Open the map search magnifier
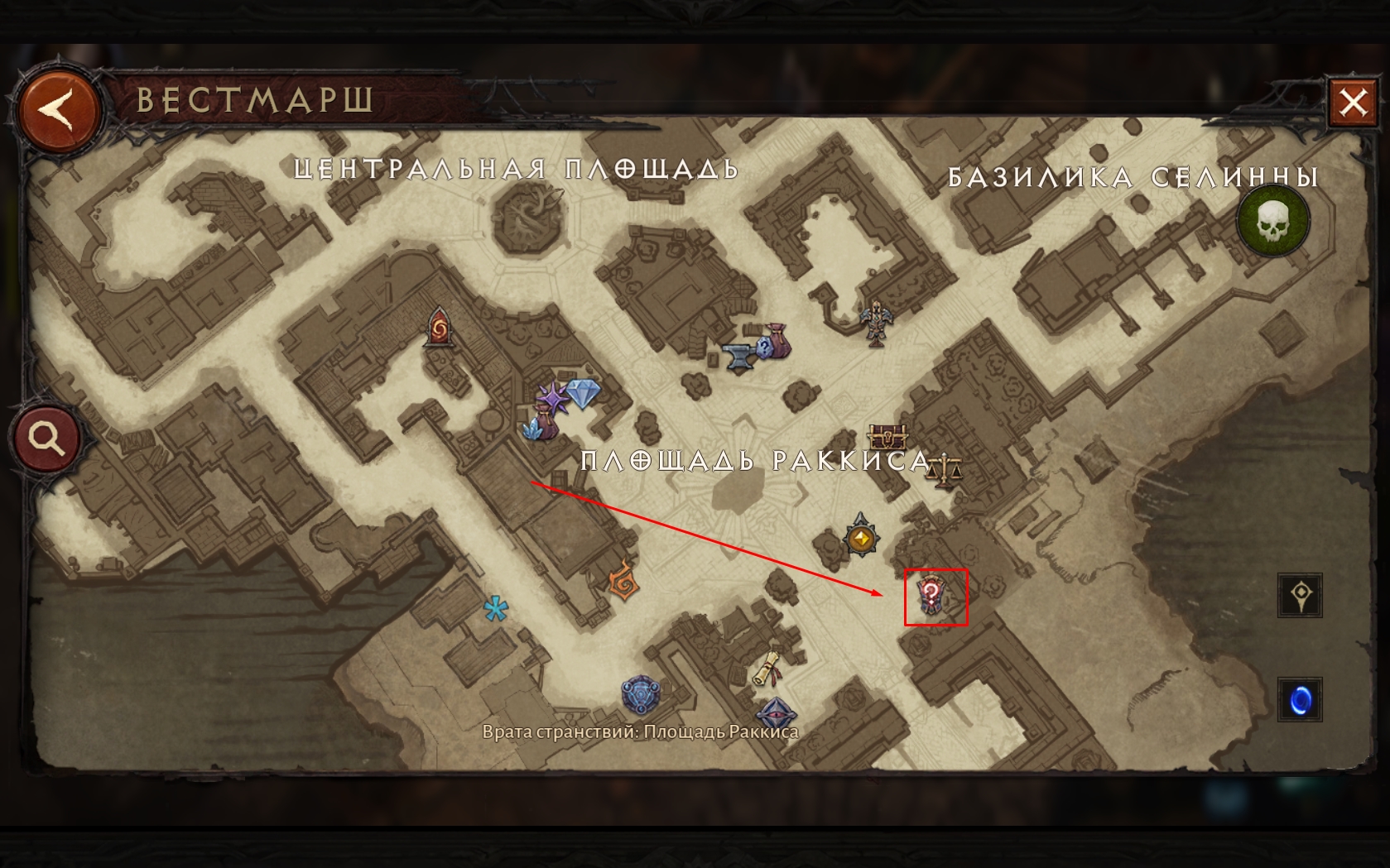Image resolution: width=1390 pixels, height=868 pixels. (46, 438)
